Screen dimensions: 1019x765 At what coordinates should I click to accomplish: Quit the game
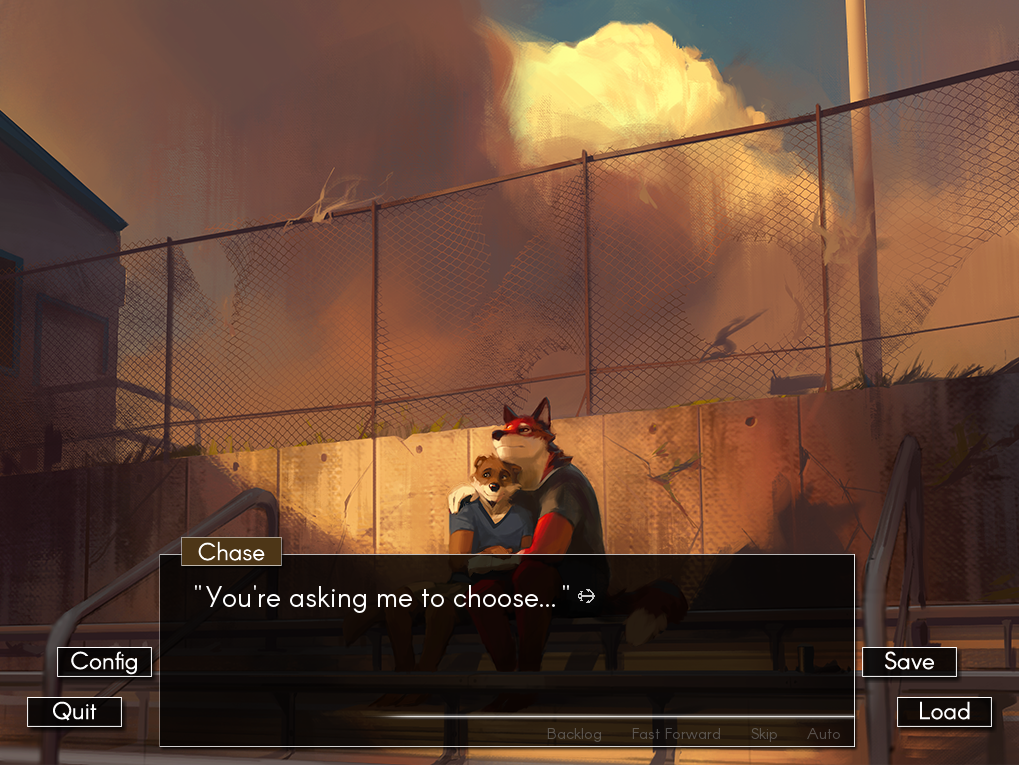pos(75,712)
